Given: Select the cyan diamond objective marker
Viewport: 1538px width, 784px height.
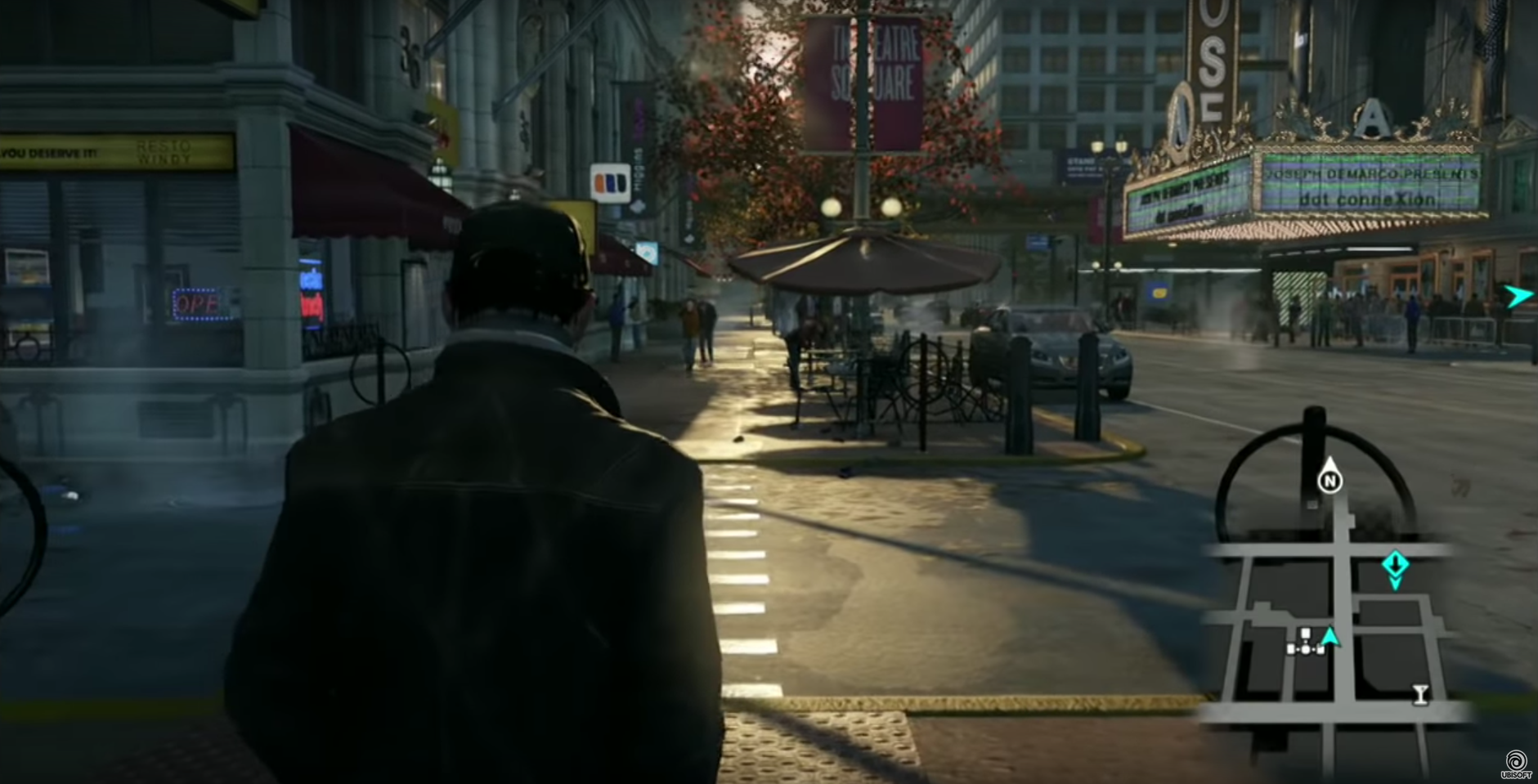Looking at the screenshot, I should click(1395, 564).
